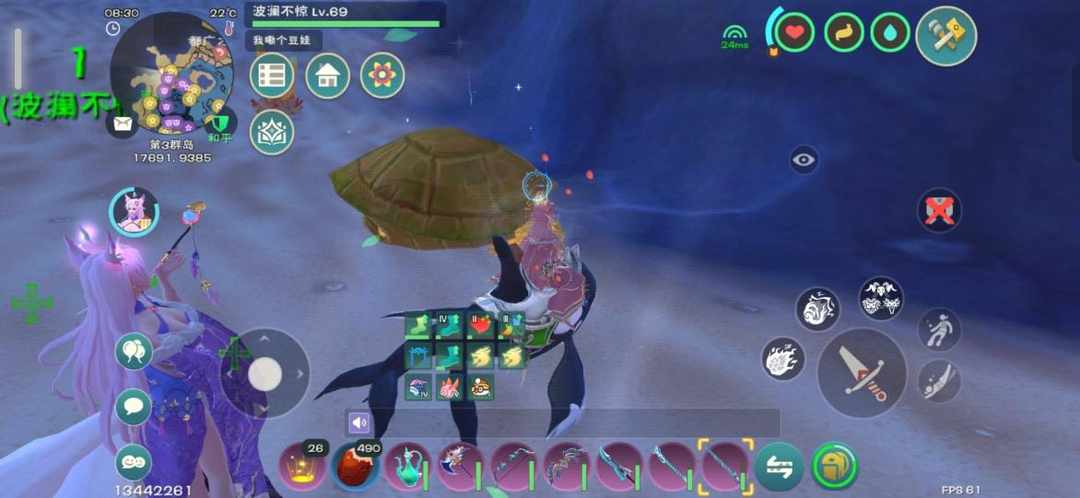Select the teal teapot hotbar slot
Screen dimensions: 1080x498
(407, 466)
